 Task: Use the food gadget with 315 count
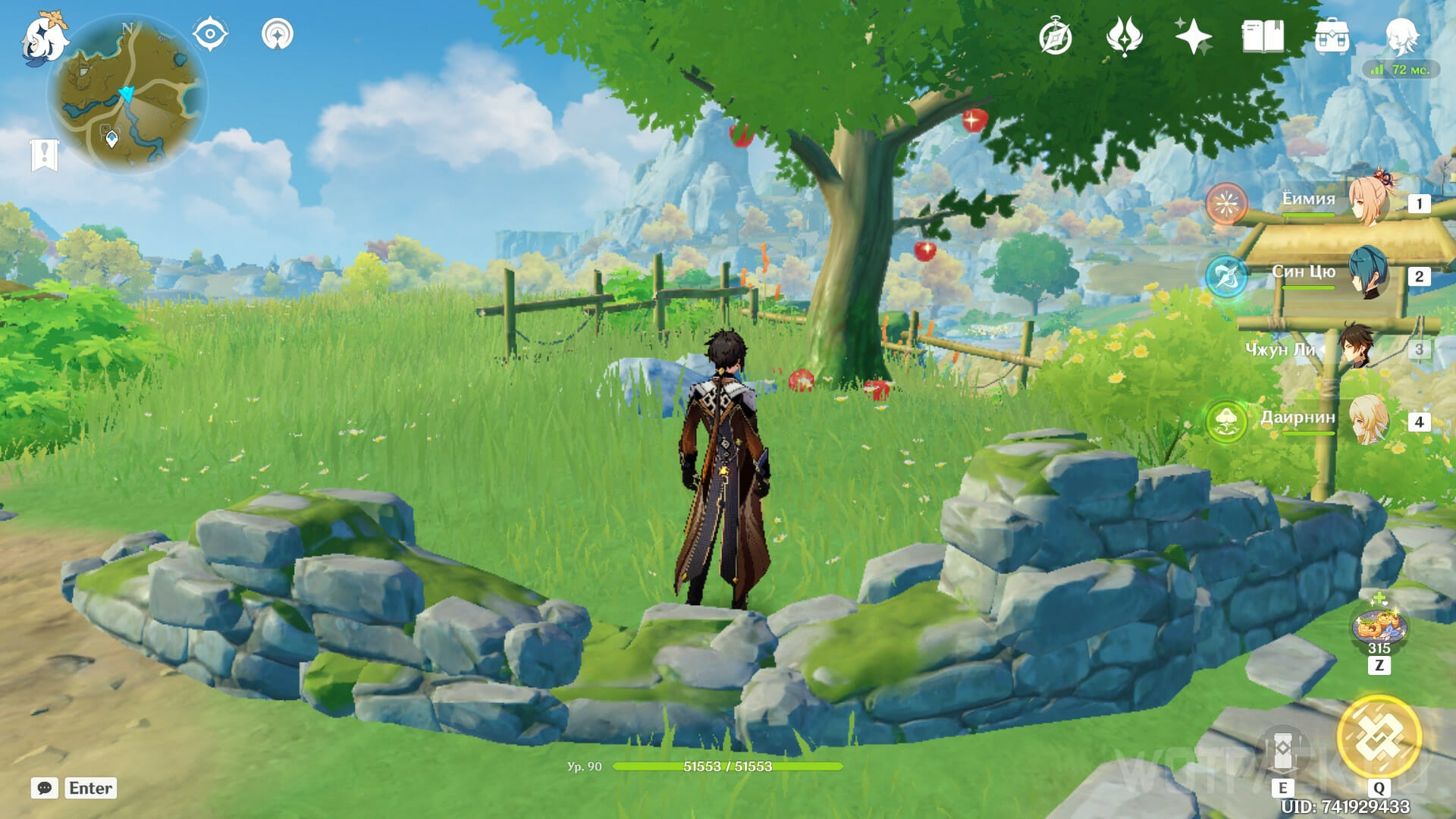(1379, 628)
